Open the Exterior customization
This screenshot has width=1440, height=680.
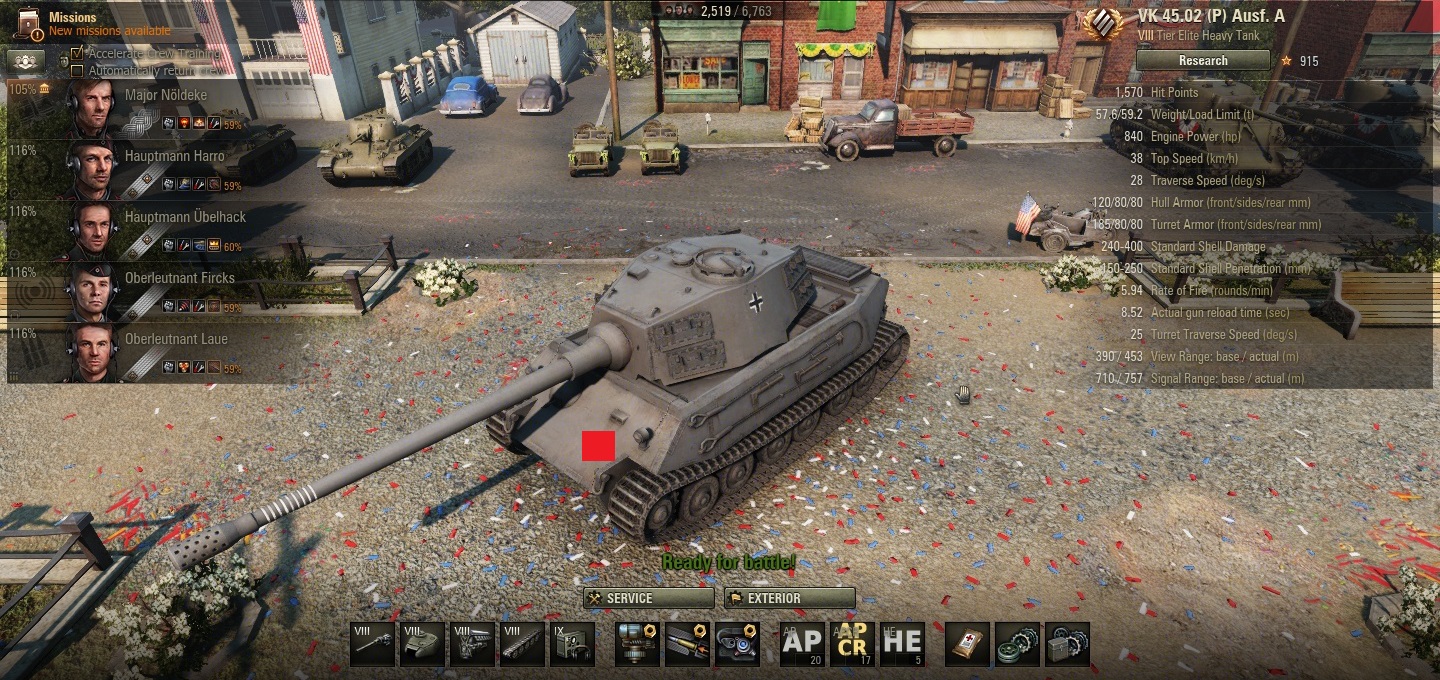(x=789, y=598)
